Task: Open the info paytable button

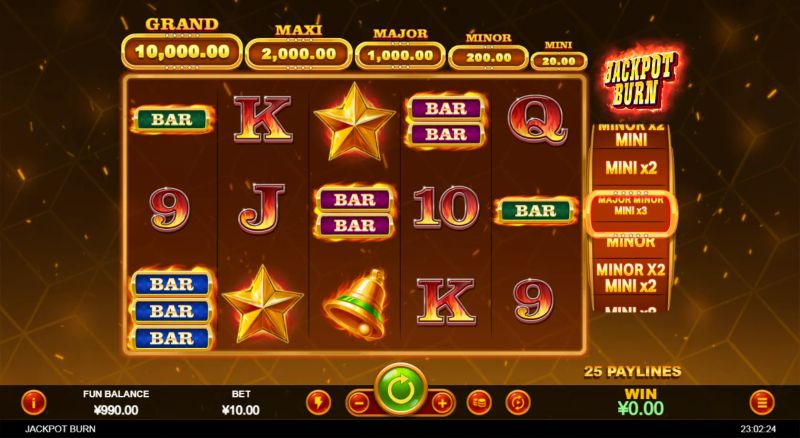Action: [x=34, y=403]
